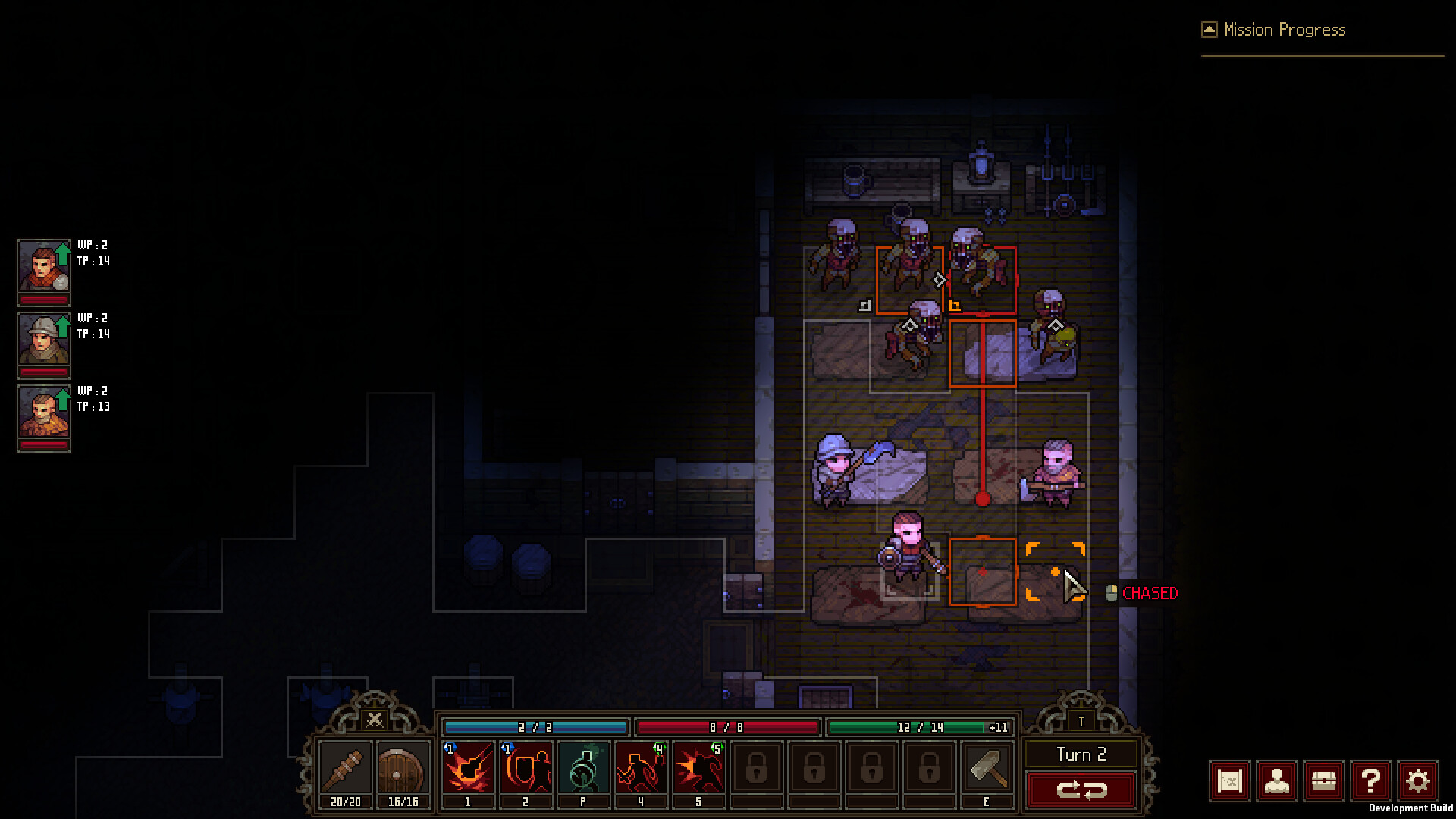Open the map scroll icon
Viewport: 1456px width, 819px height.
tap(1230, 781)
